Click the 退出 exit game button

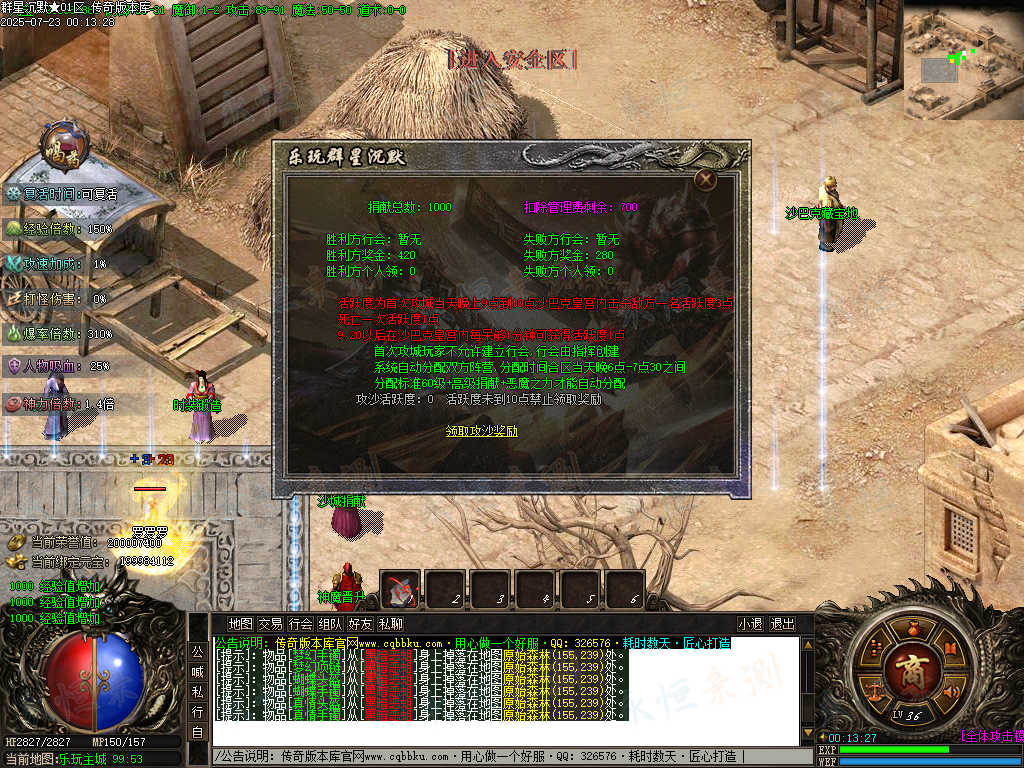pos(782,624)
